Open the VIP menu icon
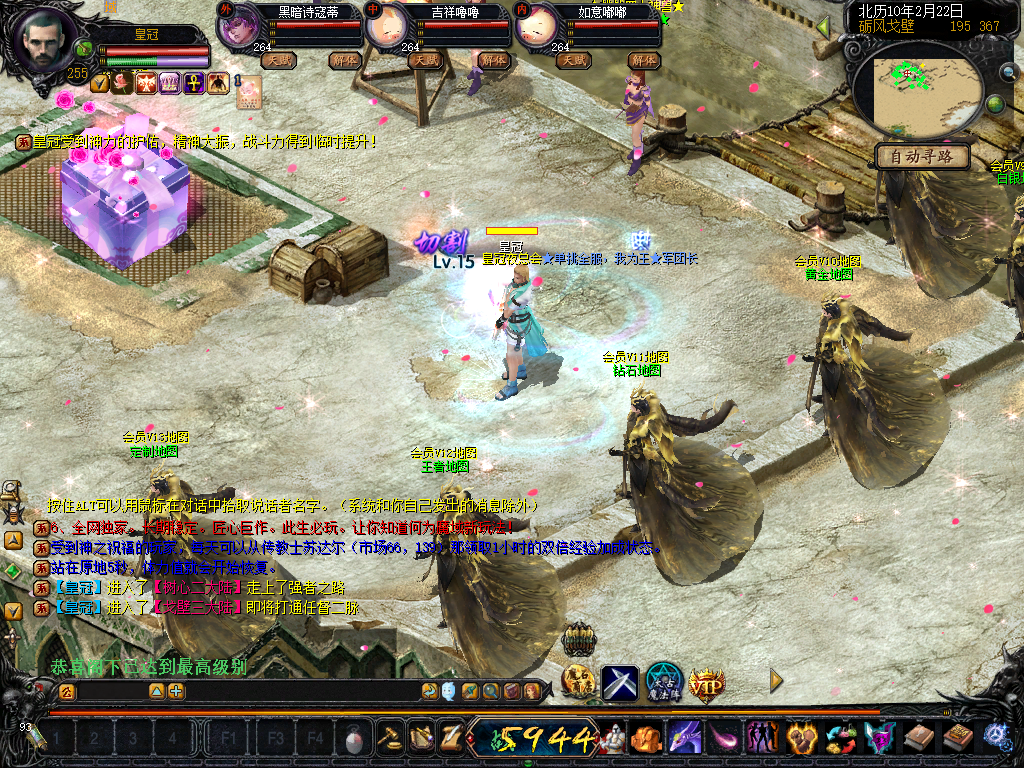This screenshot has width=1024, height=768. tap(706, 683)
